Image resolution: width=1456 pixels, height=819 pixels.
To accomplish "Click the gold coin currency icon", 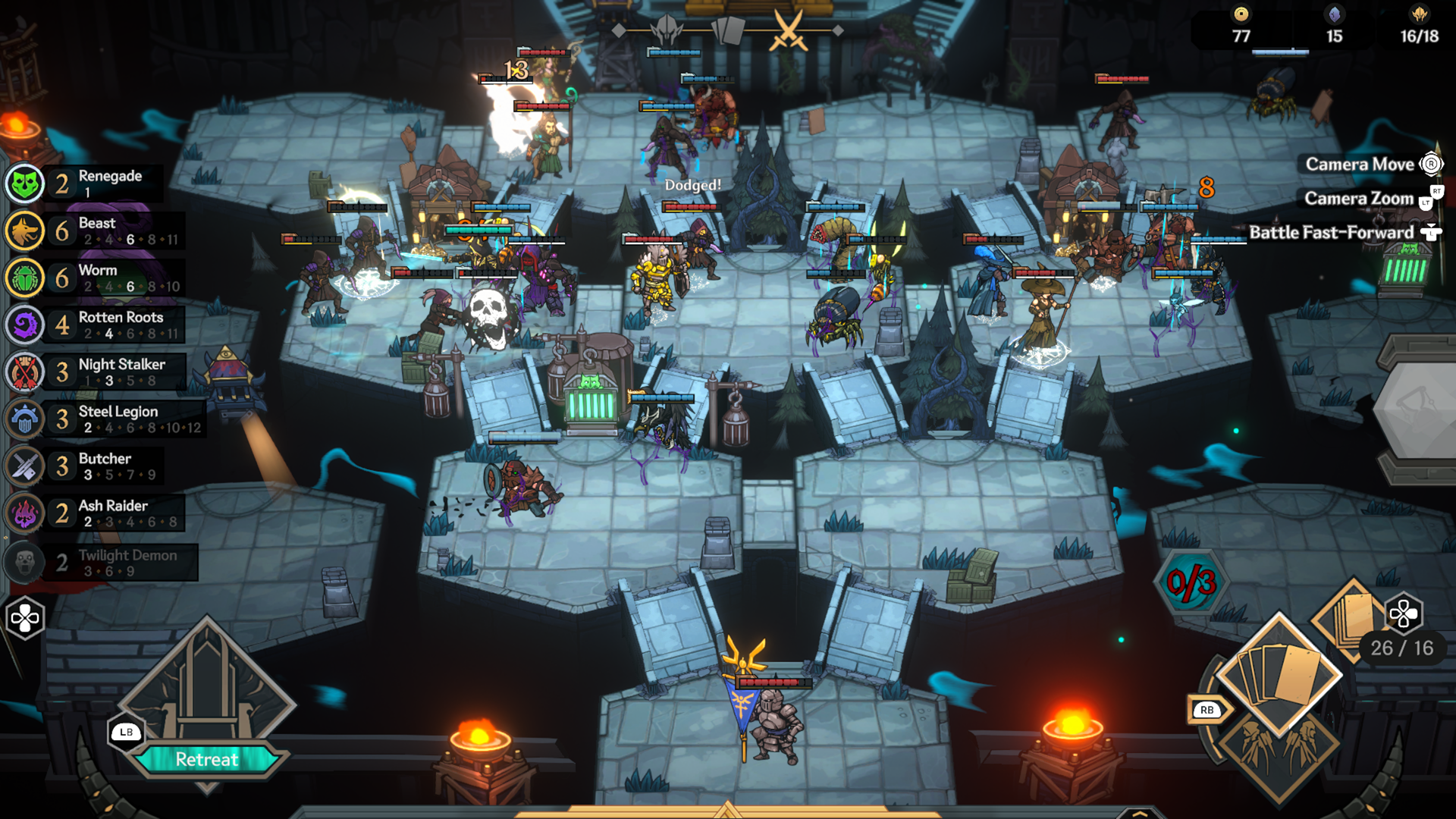I will pyautogui.click(x=1241, y=14).
